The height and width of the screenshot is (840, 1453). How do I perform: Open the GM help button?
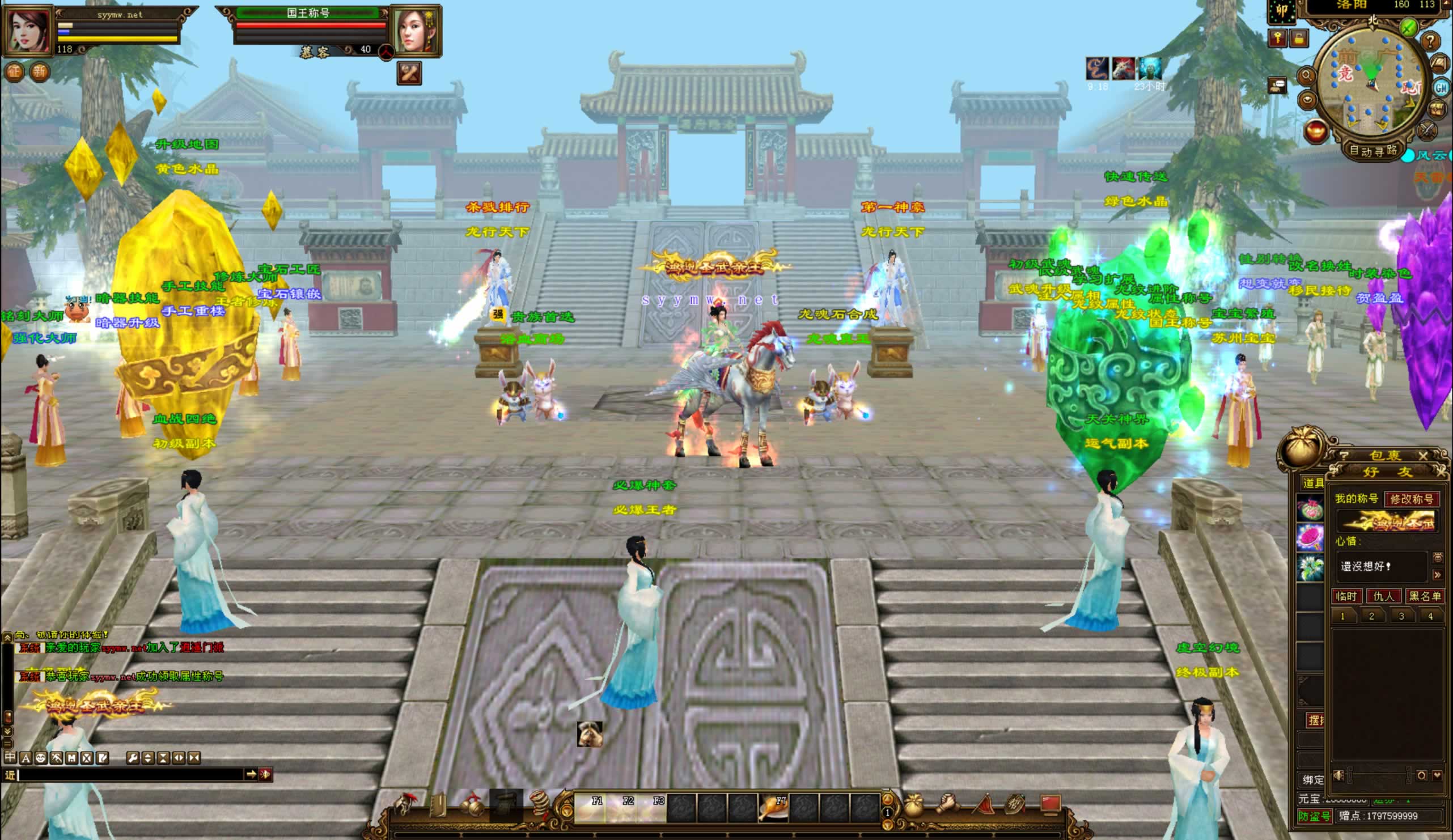coord(1441,88)
